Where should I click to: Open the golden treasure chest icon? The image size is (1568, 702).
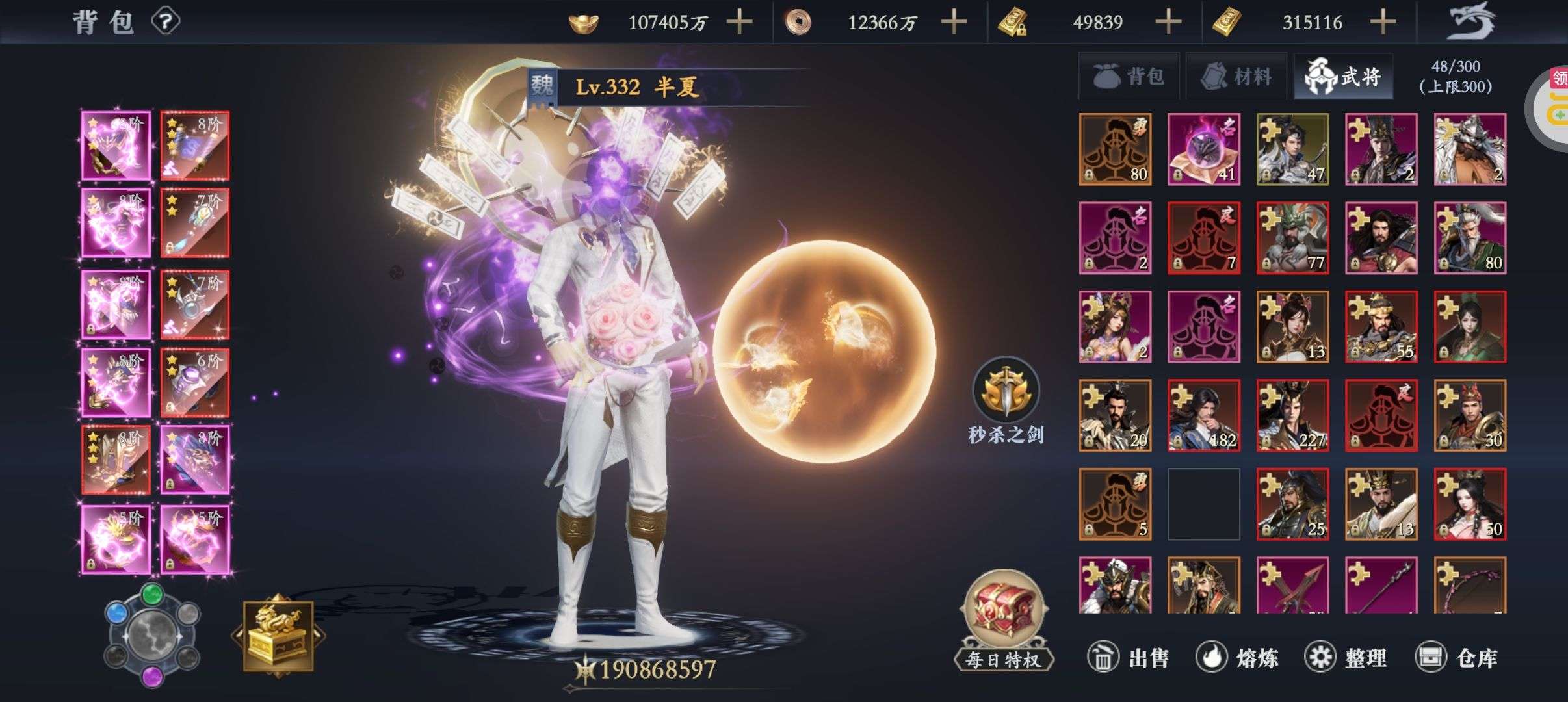[x=278, y=636]
